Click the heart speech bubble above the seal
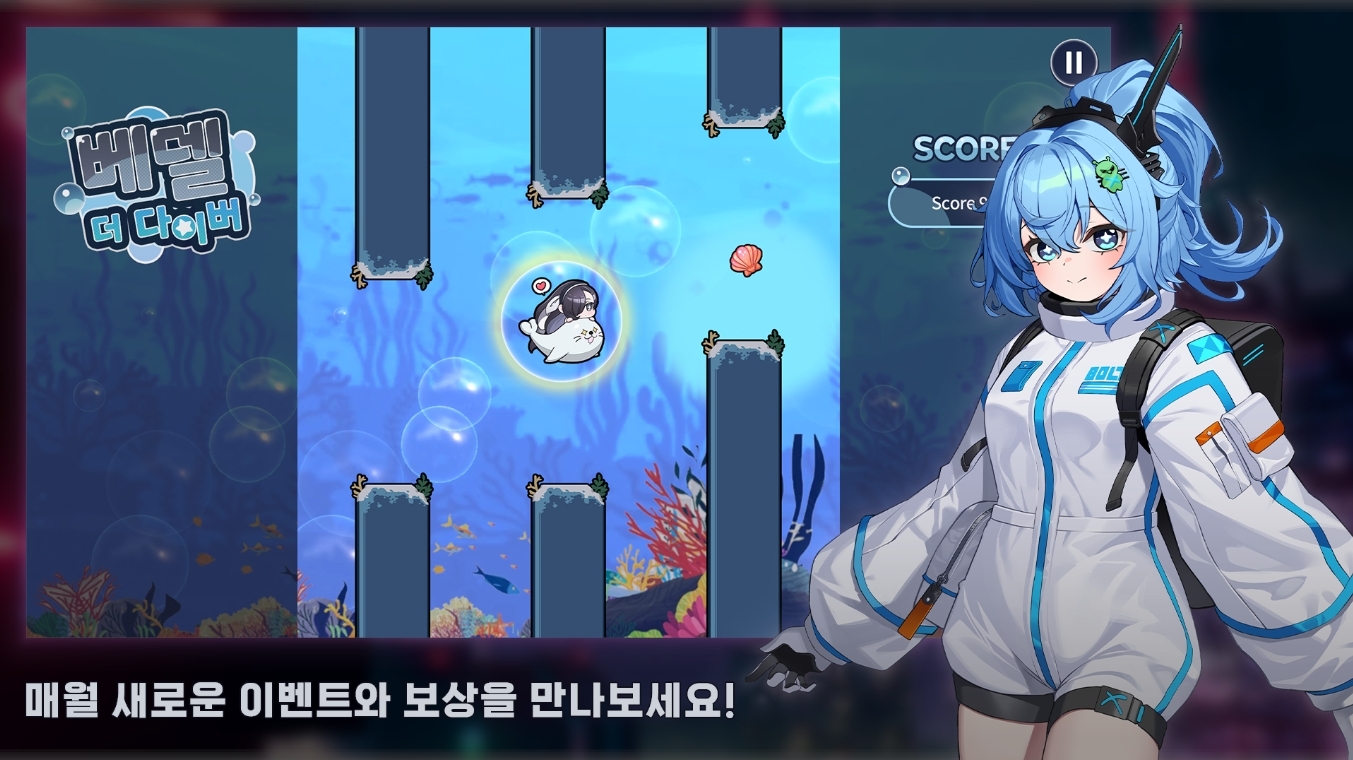 click(539, 285)
